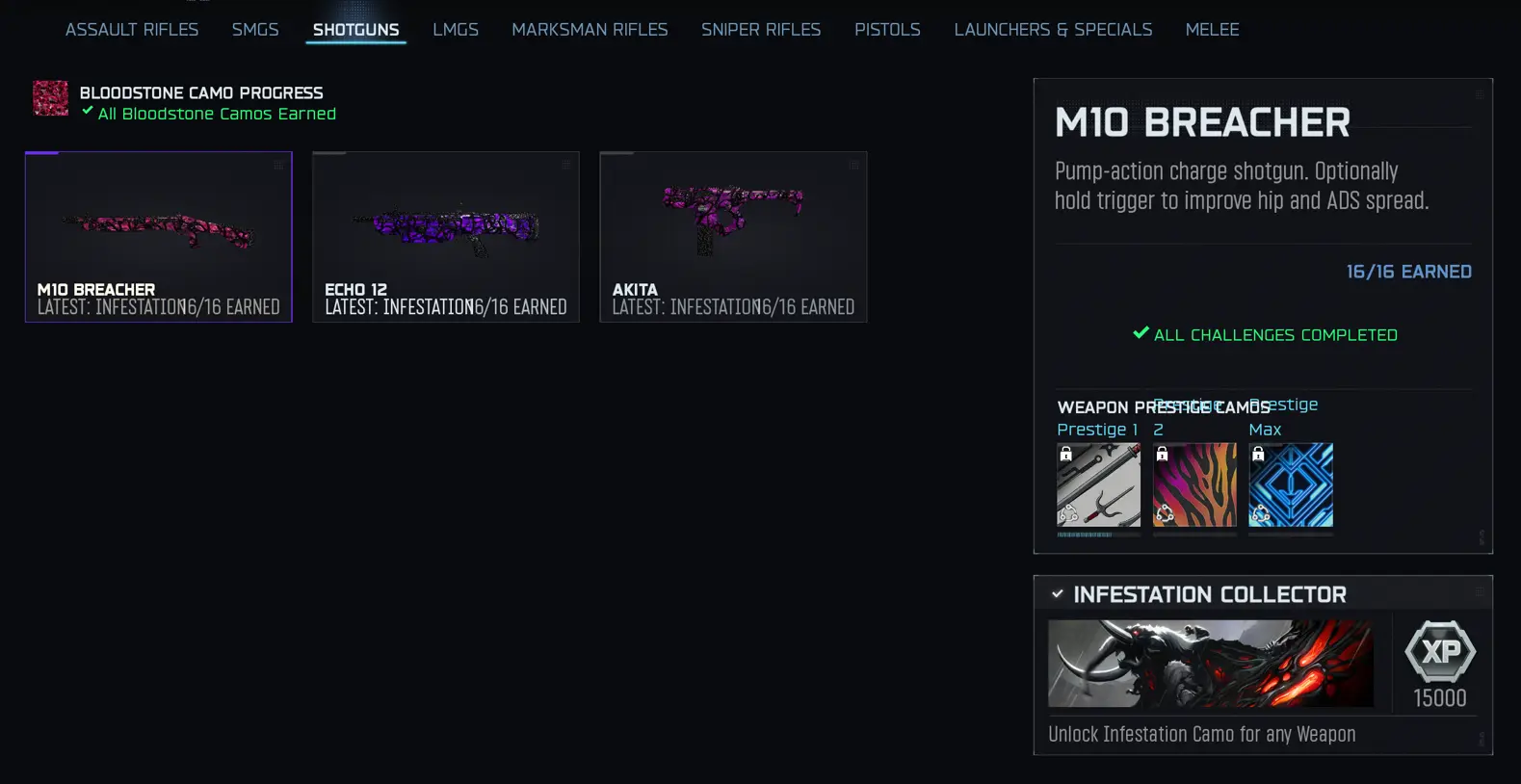Open the Assault Rifles category
1521x784 pixels.
(x=131, y=29)
